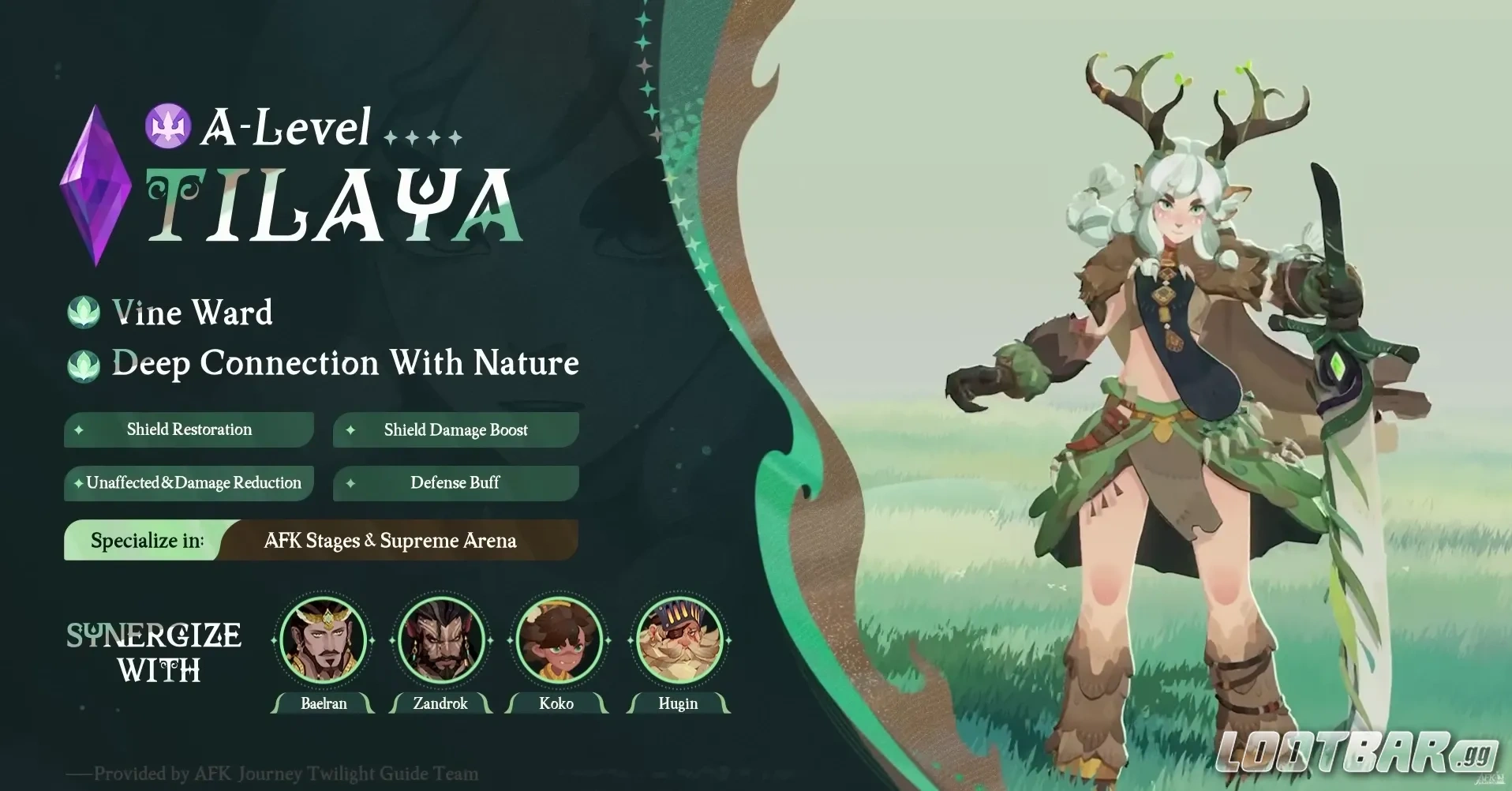Click the purple A-Level faction emblem

click(x=167, y=125)
